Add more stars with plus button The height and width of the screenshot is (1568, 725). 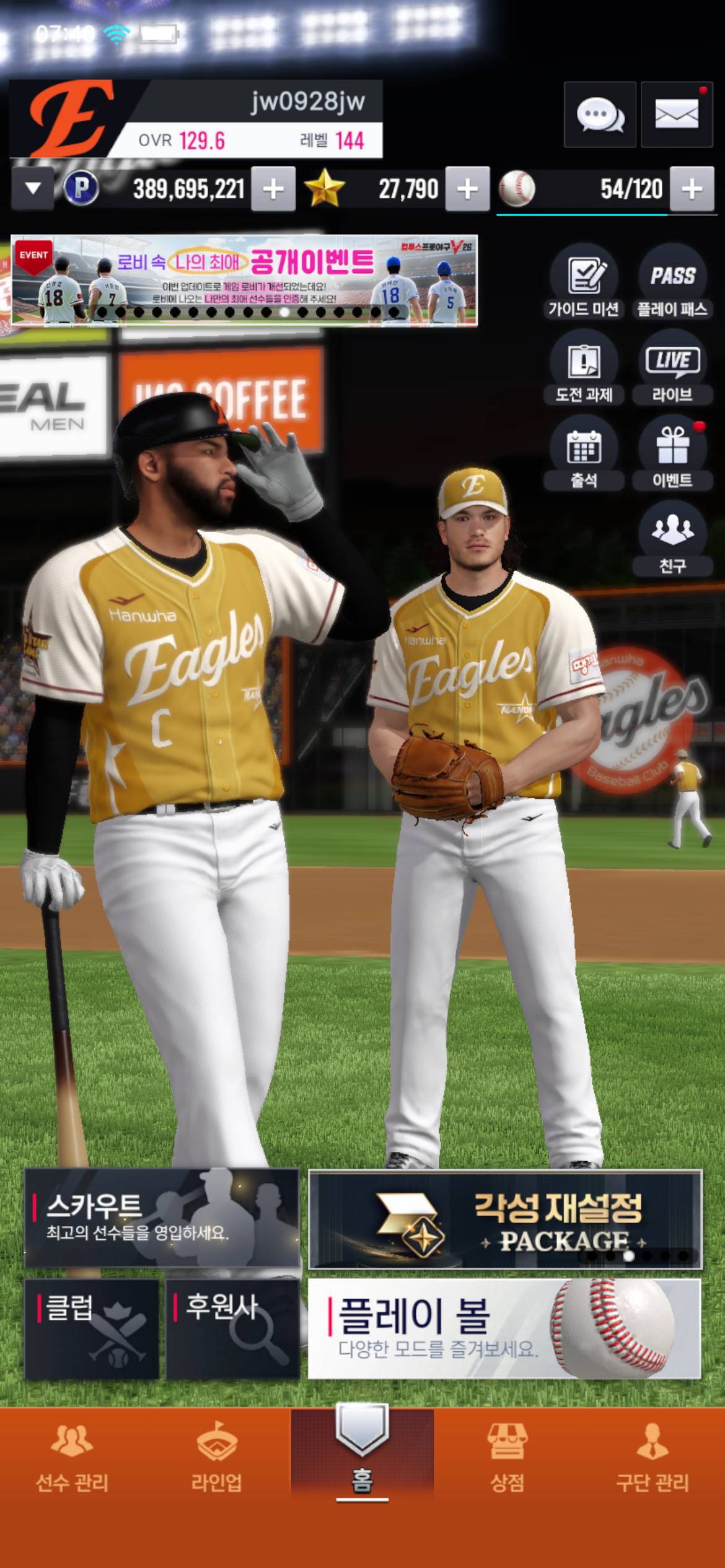coord(467,189)
